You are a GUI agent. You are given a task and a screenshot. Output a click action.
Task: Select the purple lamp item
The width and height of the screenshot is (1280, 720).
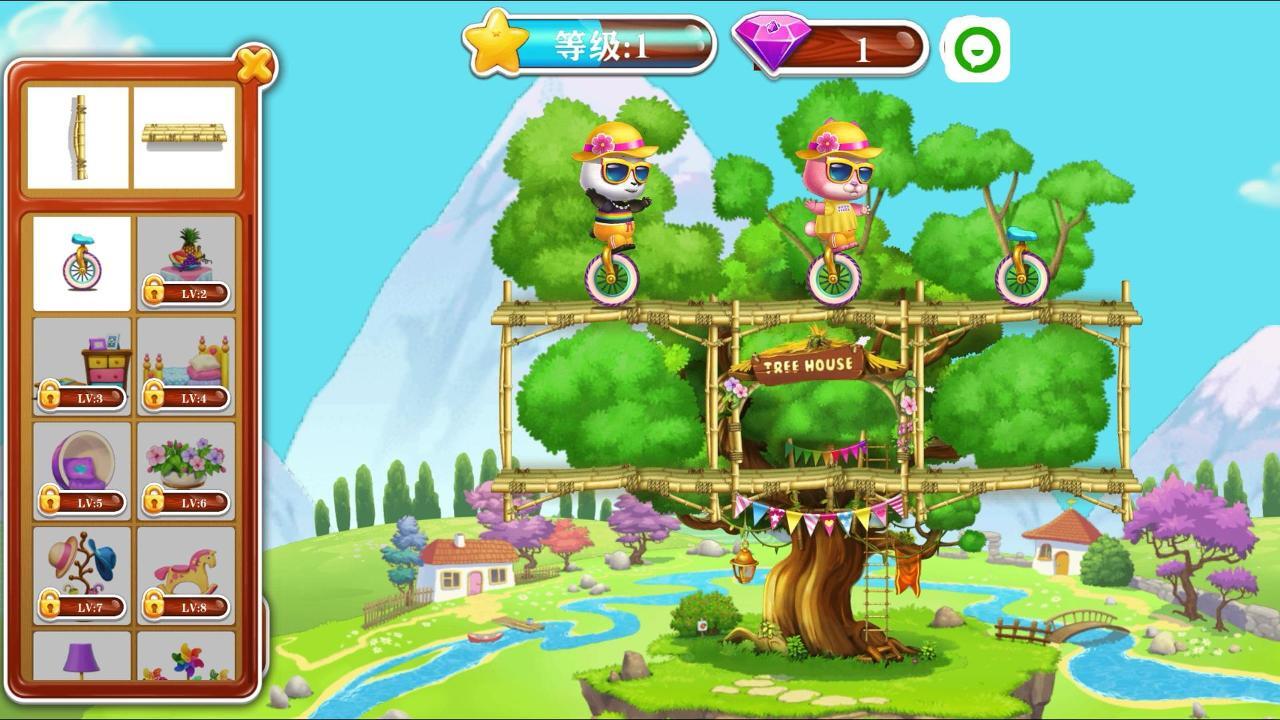(x=82, y=657)
